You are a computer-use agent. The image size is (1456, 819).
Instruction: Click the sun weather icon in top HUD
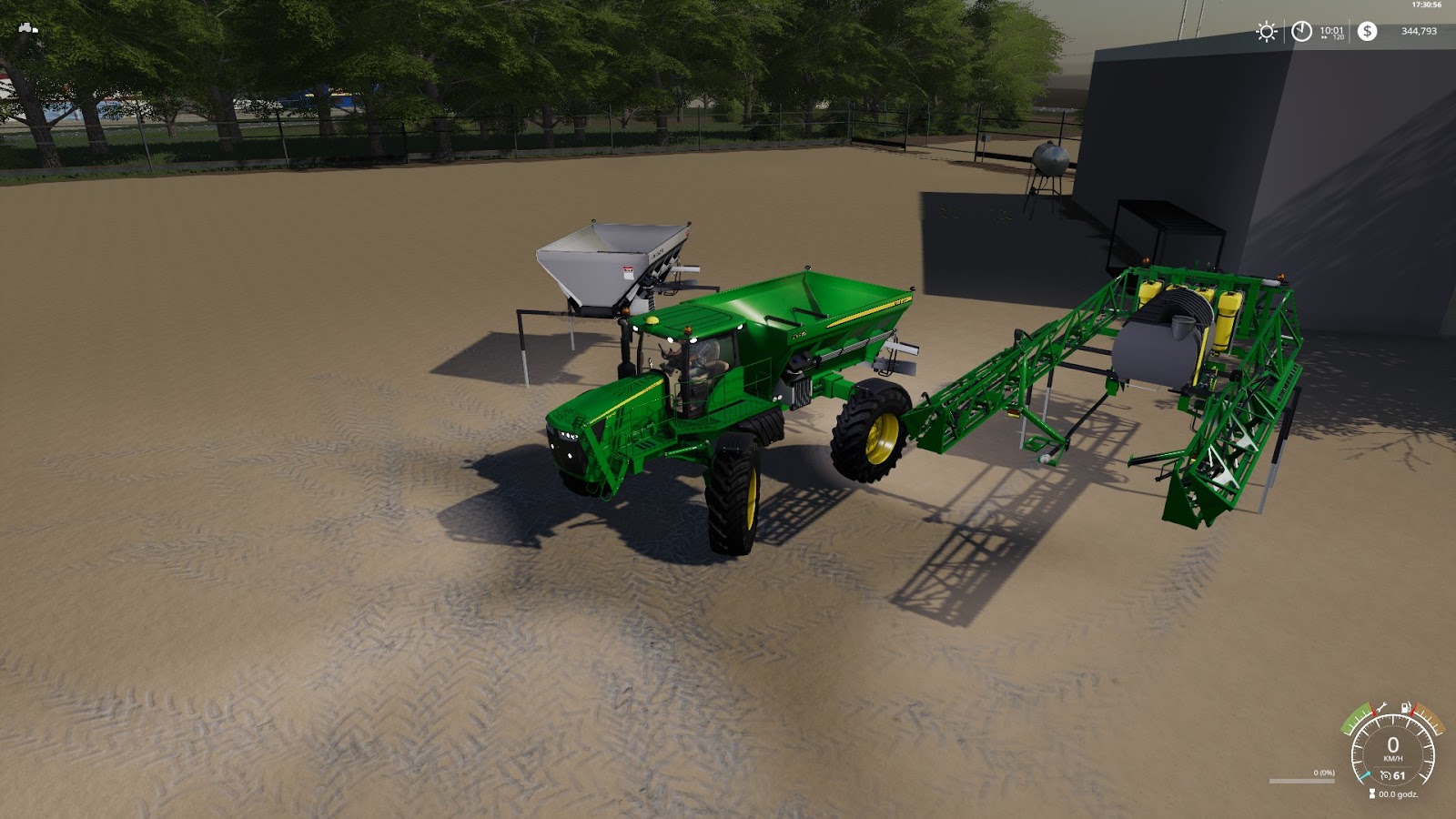point(1267,31)
